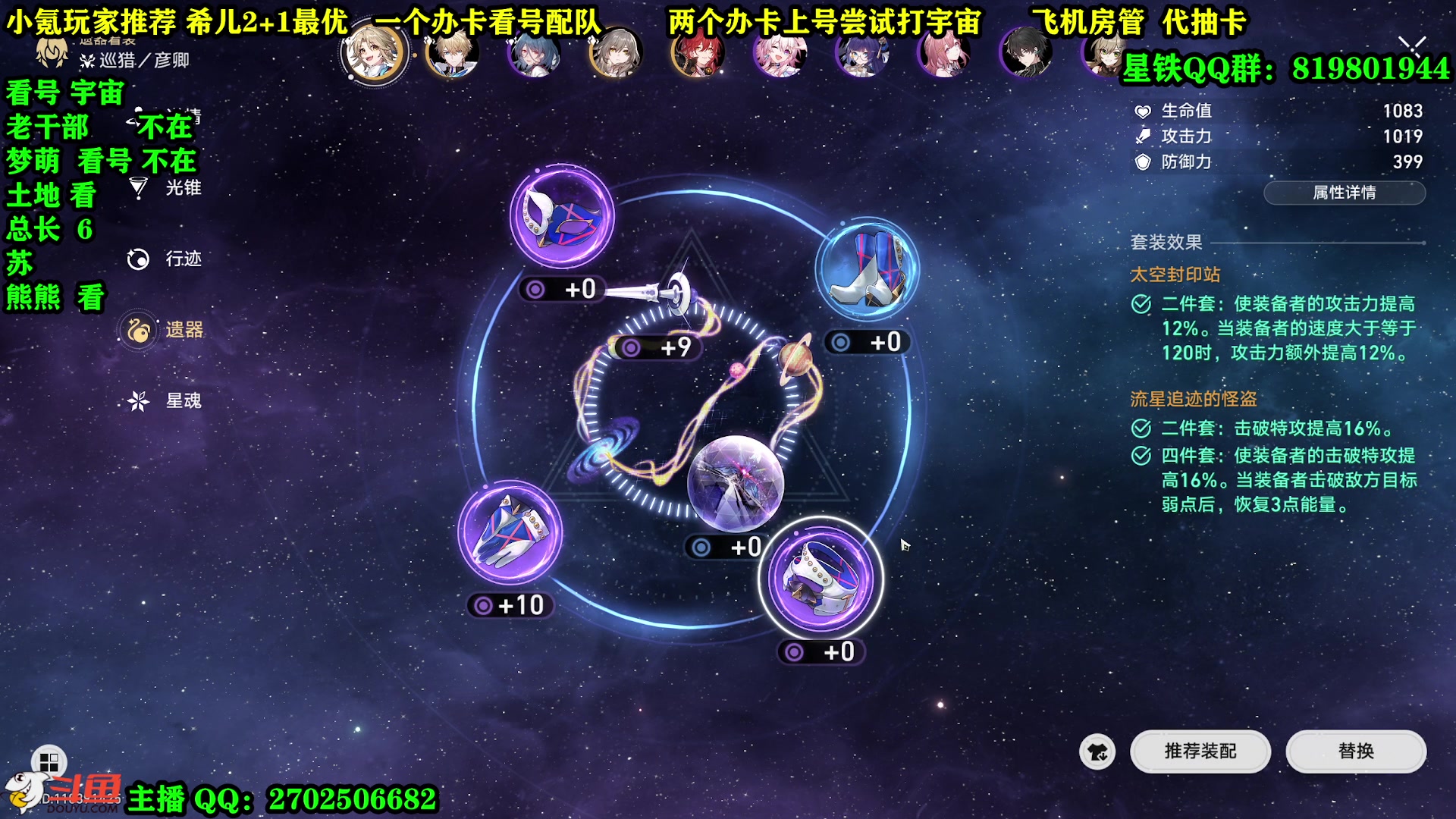The width and height of the screenshot is (1456, 819).
Task: Choose the black-haired Dan Heng portrait
Action: (x=1026, y=55)
